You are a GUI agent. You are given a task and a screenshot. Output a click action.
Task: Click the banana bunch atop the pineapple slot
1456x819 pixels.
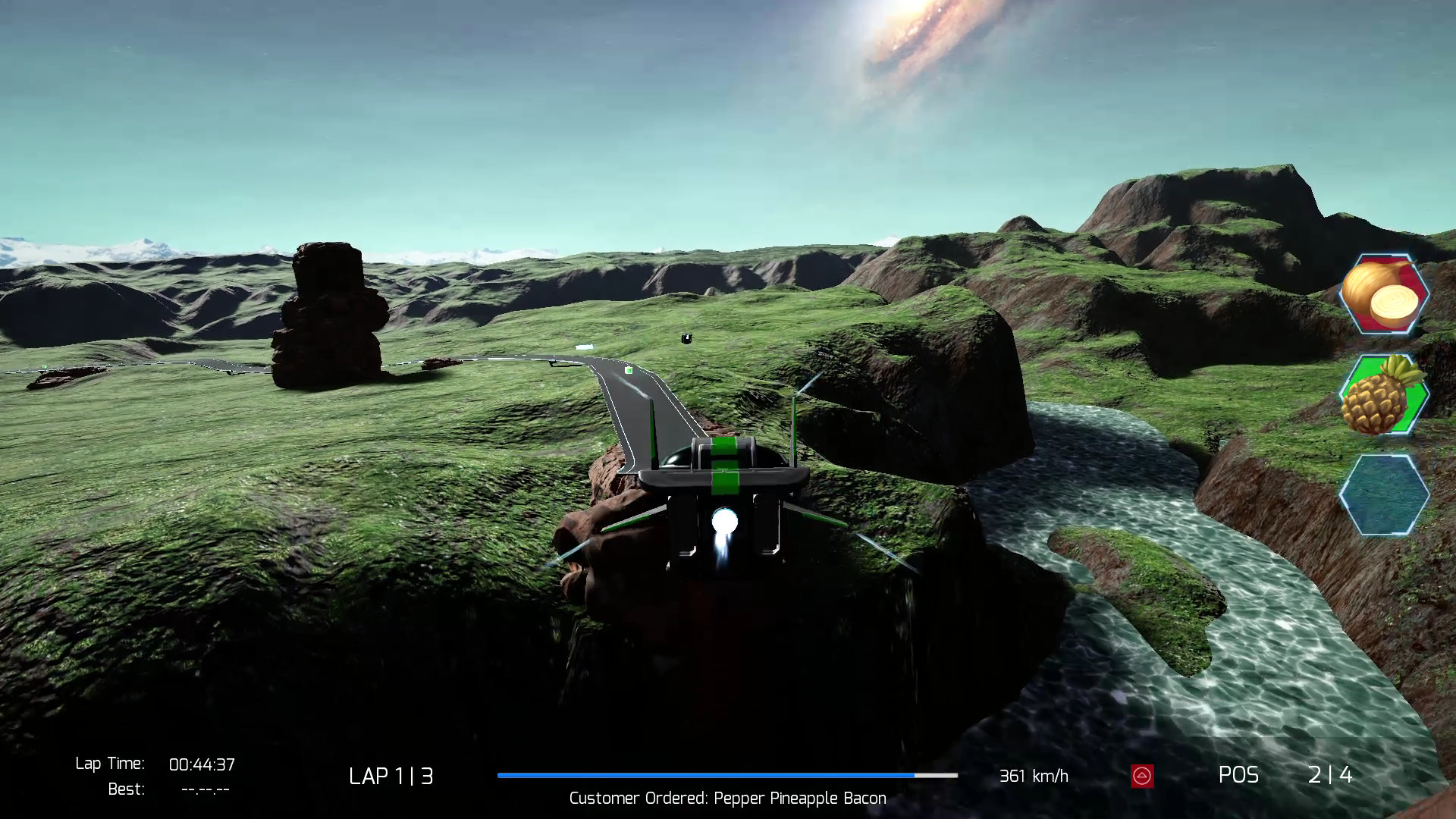pos(1399,369)
